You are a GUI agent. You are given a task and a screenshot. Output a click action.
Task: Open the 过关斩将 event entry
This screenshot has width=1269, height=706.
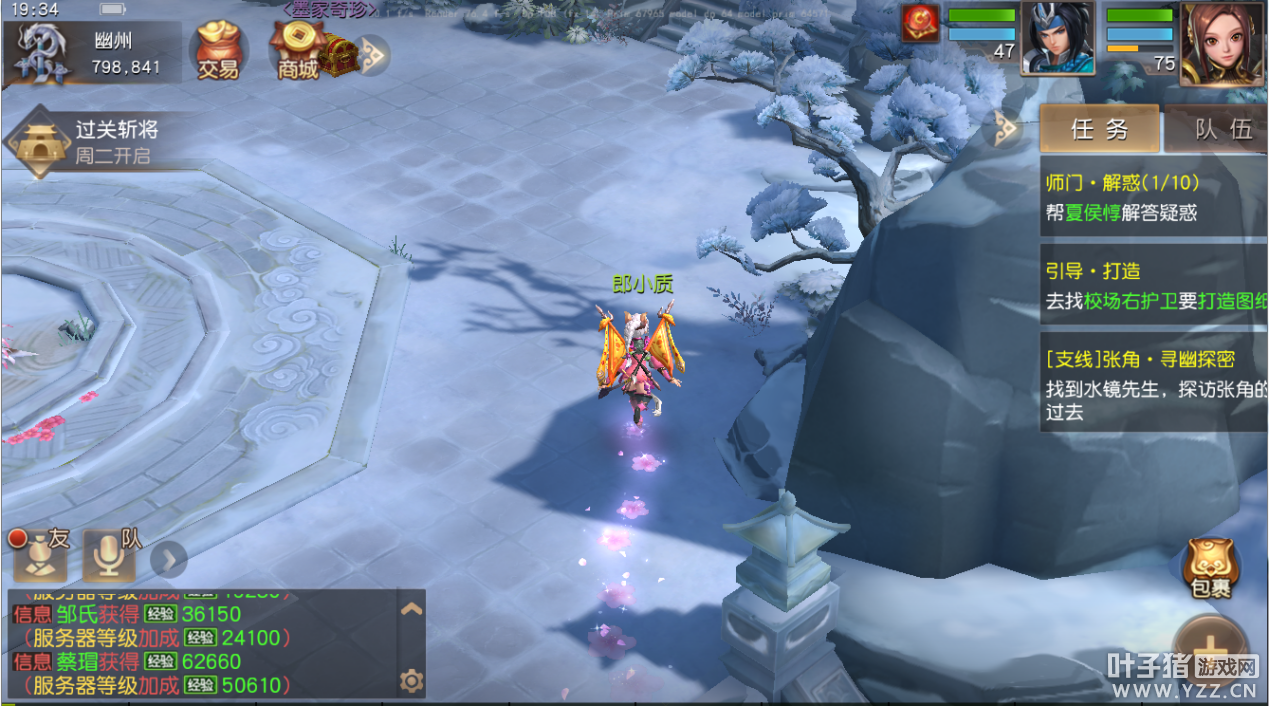(85, 141)
